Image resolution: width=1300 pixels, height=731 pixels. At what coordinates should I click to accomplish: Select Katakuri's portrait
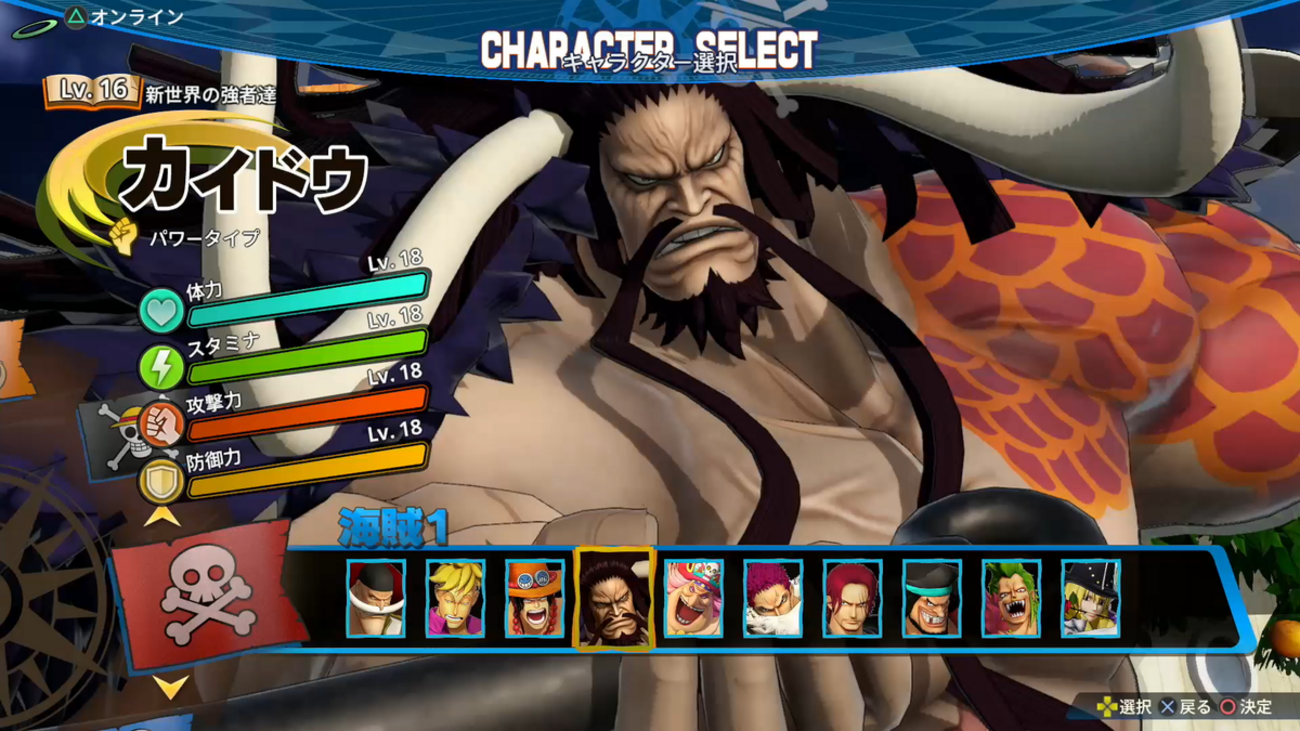(773, 598)
